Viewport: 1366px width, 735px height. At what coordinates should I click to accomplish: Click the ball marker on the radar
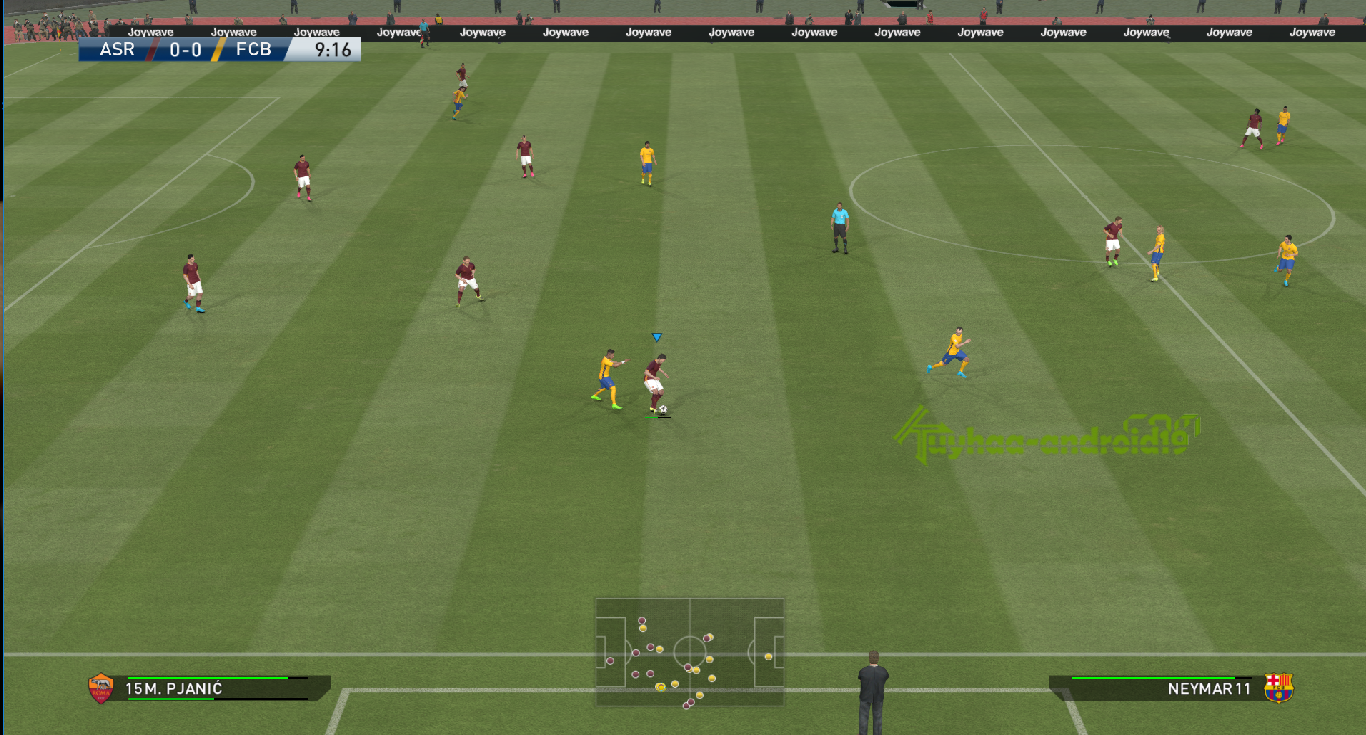661,687
